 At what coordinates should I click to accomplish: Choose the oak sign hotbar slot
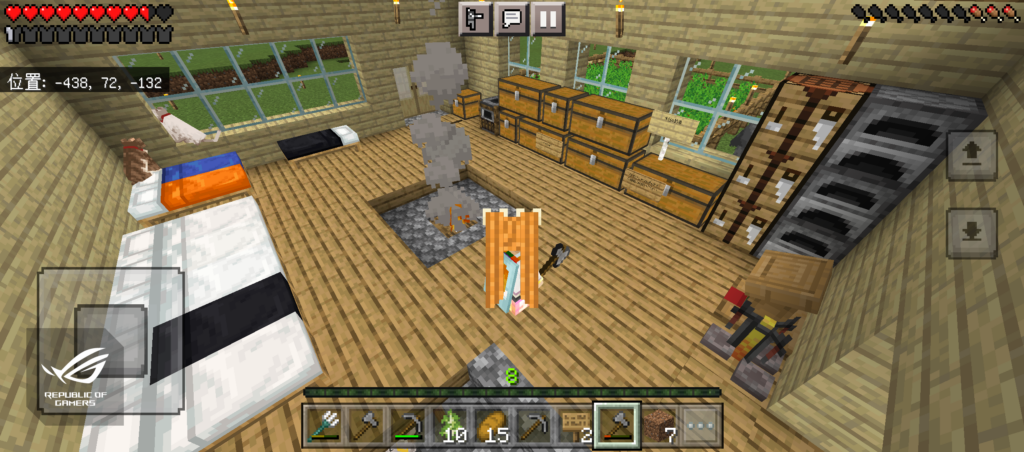coord(574,427)
